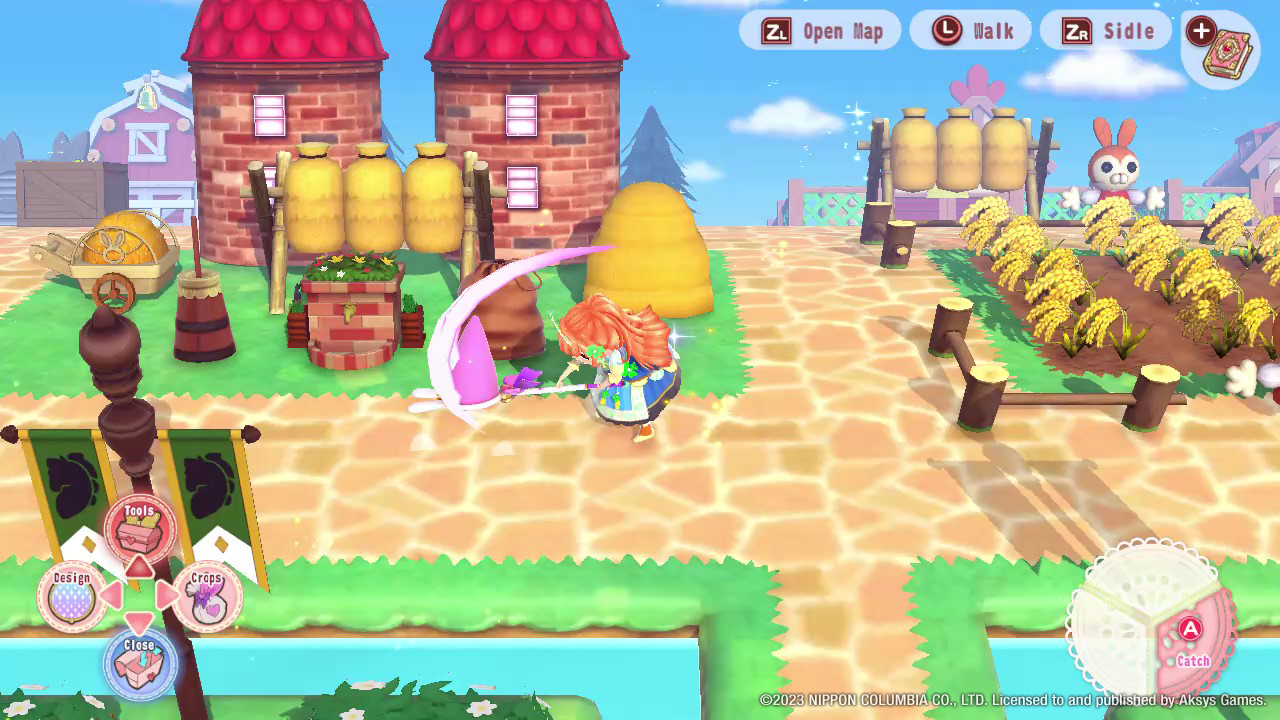The height and width of the screenshot is (720, 1280).
Task: Open the Tools chest in the radial menu
Action: coord(139,527)
